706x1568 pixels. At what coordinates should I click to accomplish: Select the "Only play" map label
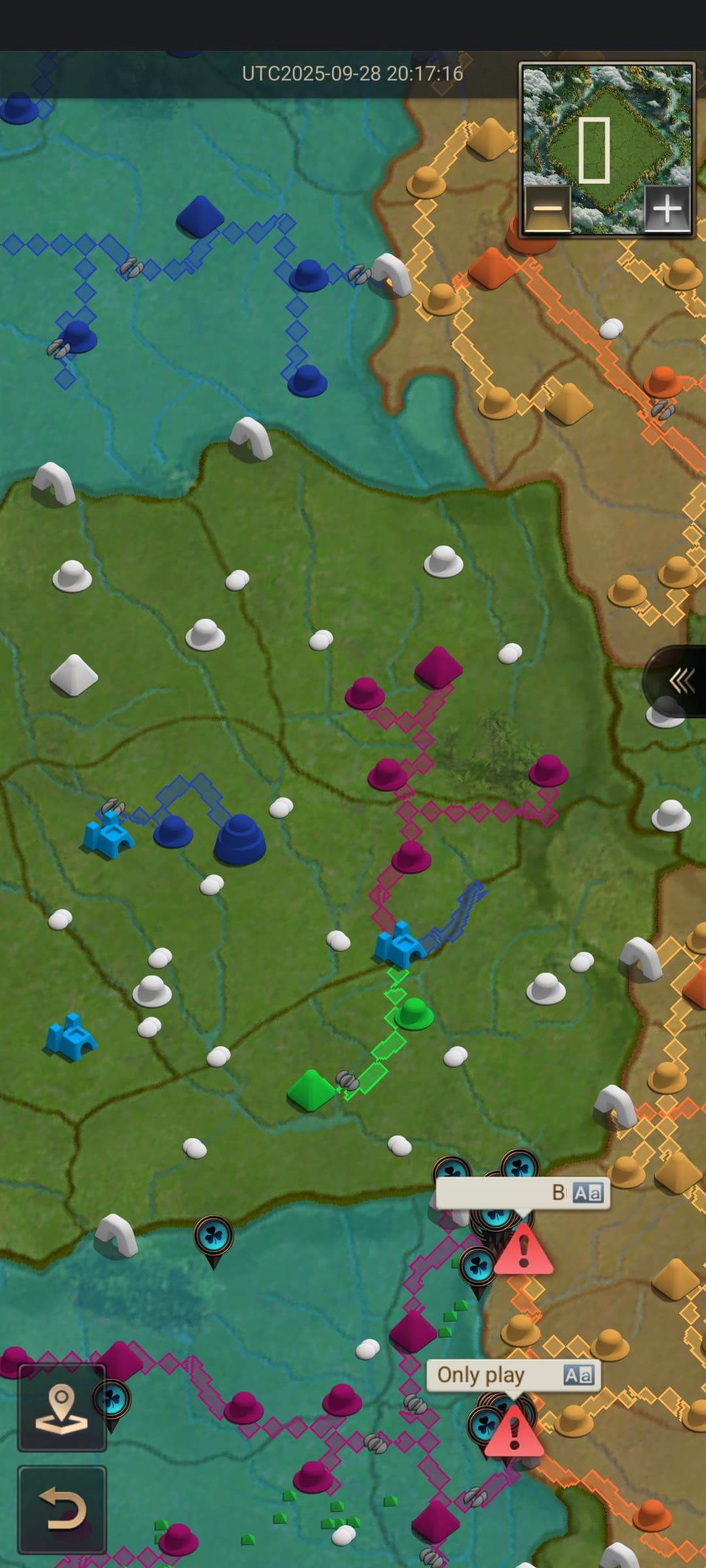(x=481, y=1375)
